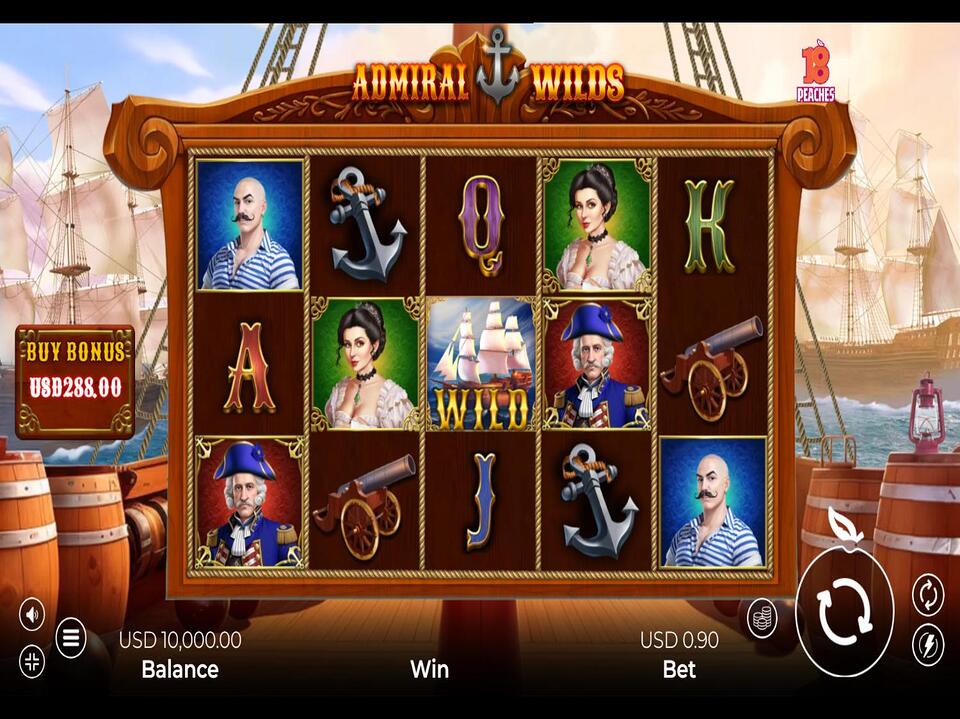
Task: Open bet settings via the coin stack icon
Action: [x=763, y=616]
